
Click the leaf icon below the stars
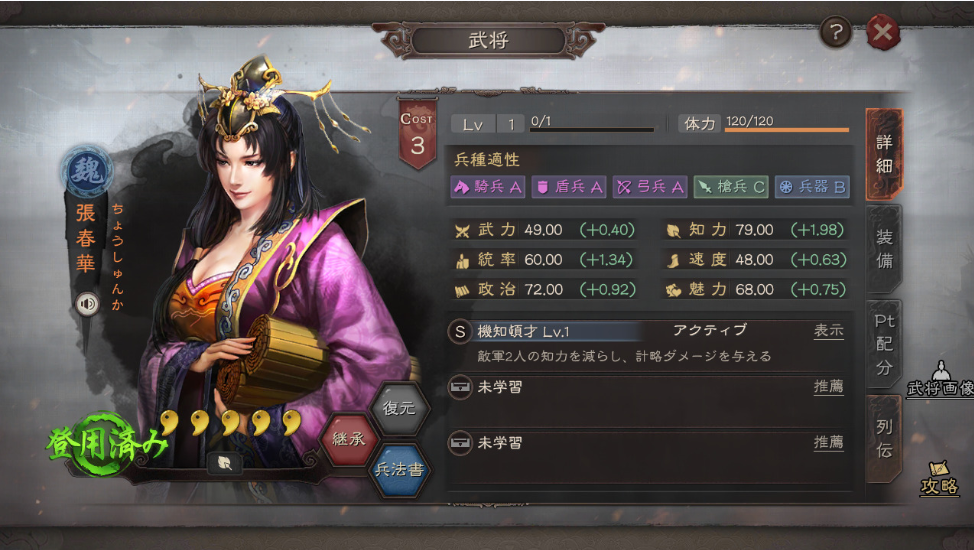[225, 462]
